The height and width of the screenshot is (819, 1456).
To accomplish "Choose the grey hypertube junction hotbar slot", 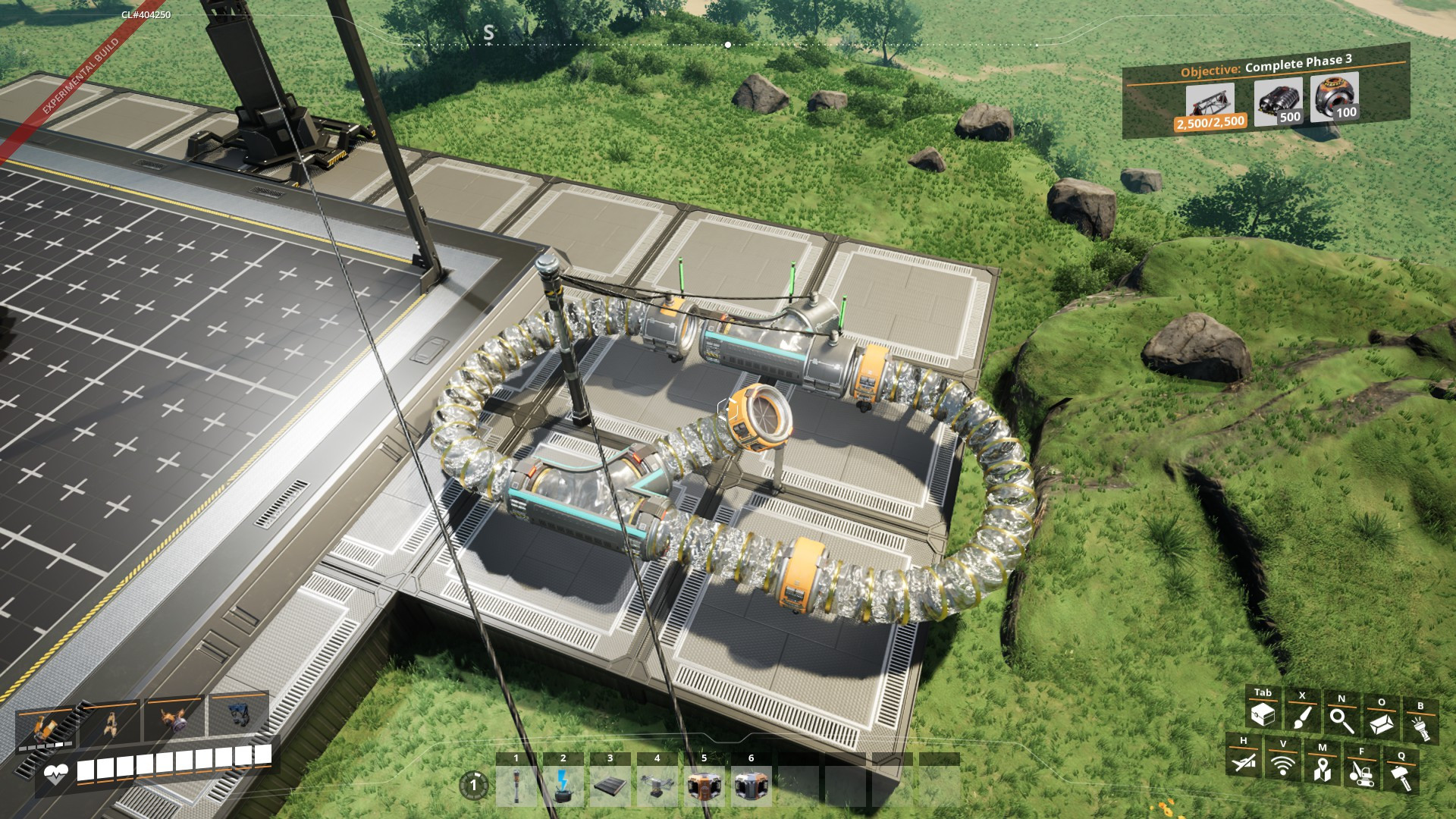I will click(x=752, y=786).
